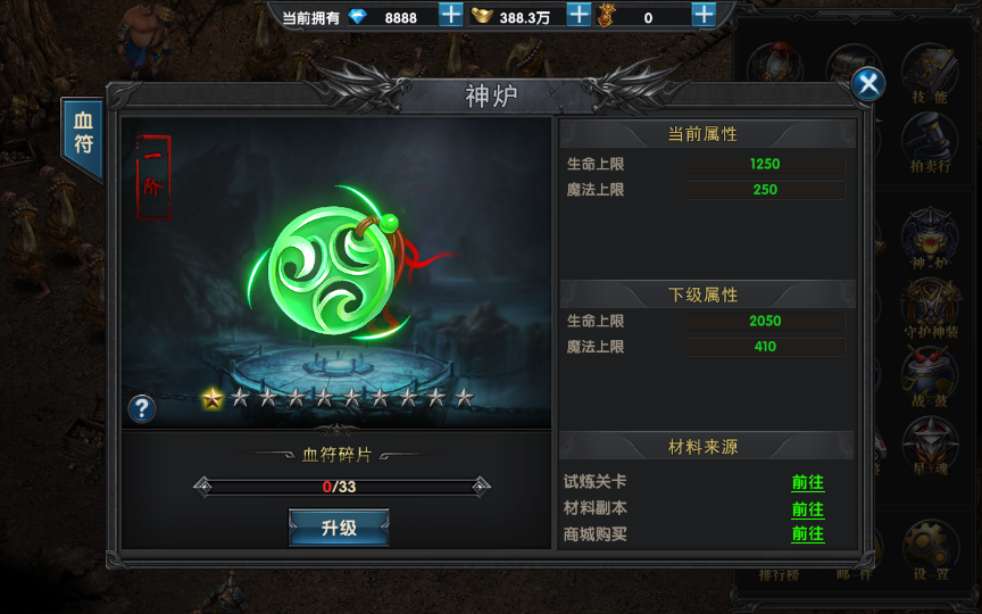The width and height of the screenshot is (982, 614).
Task: Open the question mark help icon
Action: 142,408
